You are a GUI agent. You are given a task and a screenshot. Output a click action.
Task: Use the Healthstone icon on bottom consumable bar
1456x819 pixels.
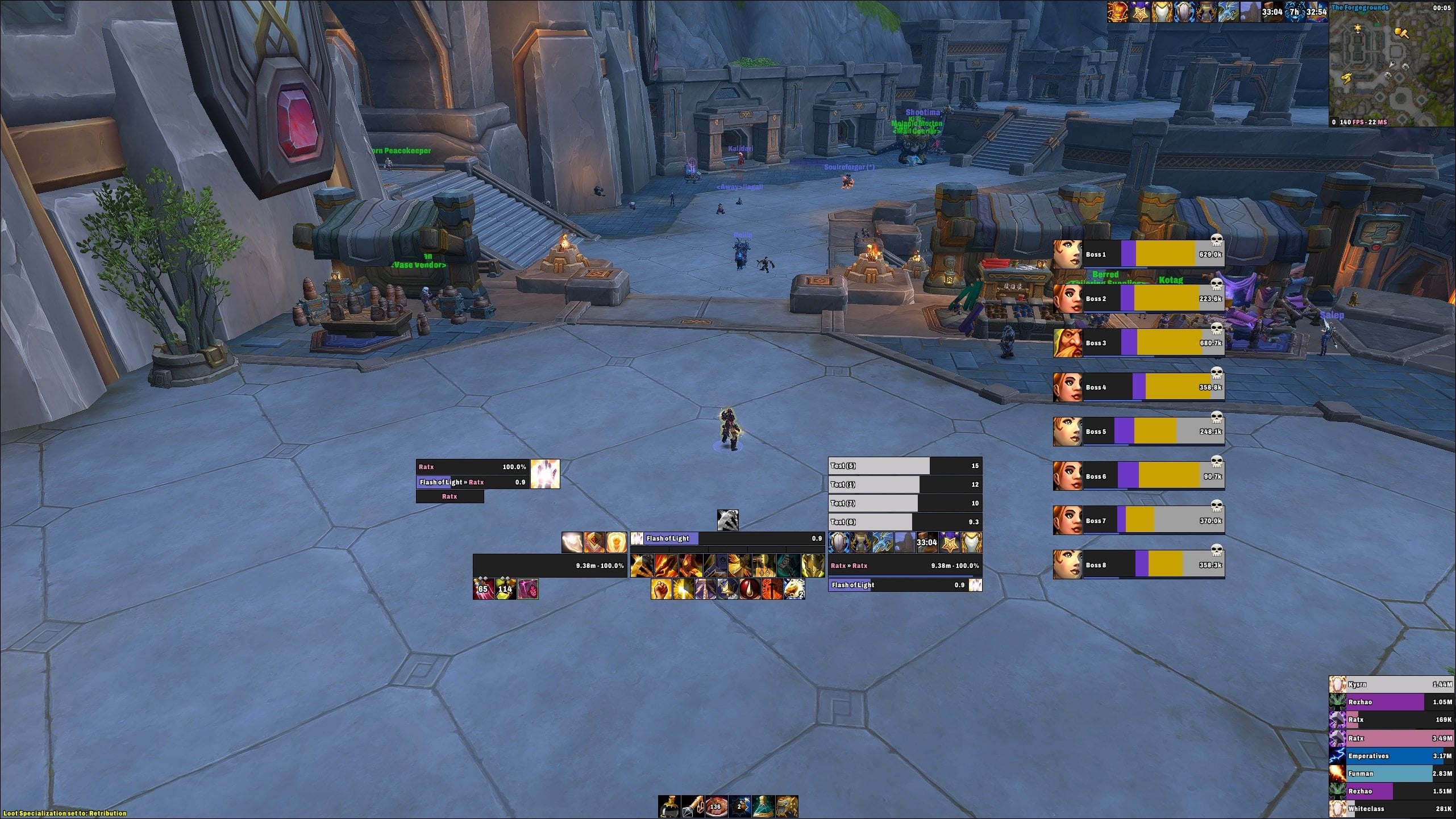click(669, 807)
